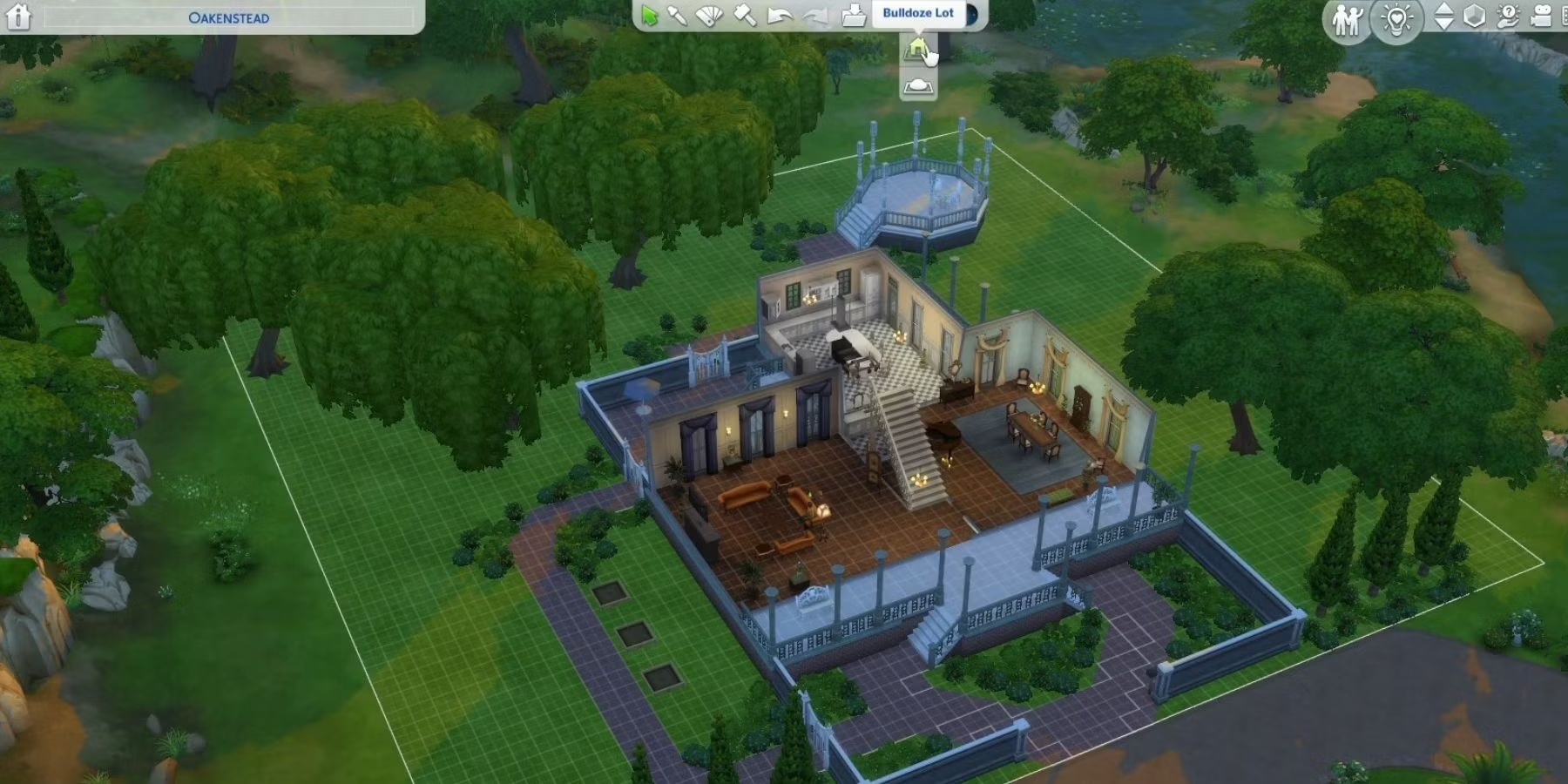
Task: Activate the eyedropper tool
Action: click(677, 15)
